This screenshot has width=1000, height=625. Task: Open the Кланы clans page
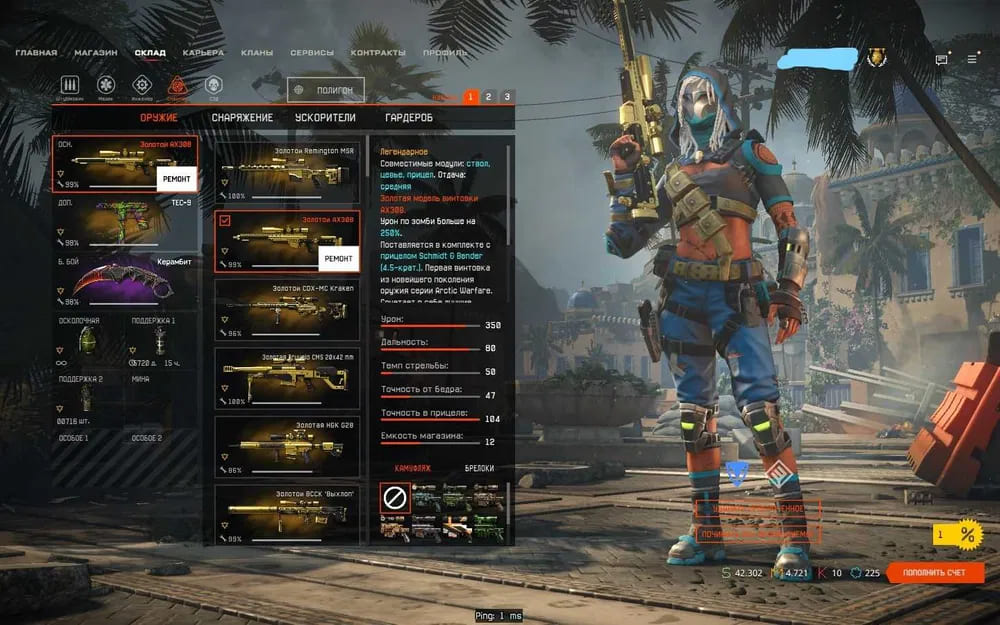click(x=257, y=52)
